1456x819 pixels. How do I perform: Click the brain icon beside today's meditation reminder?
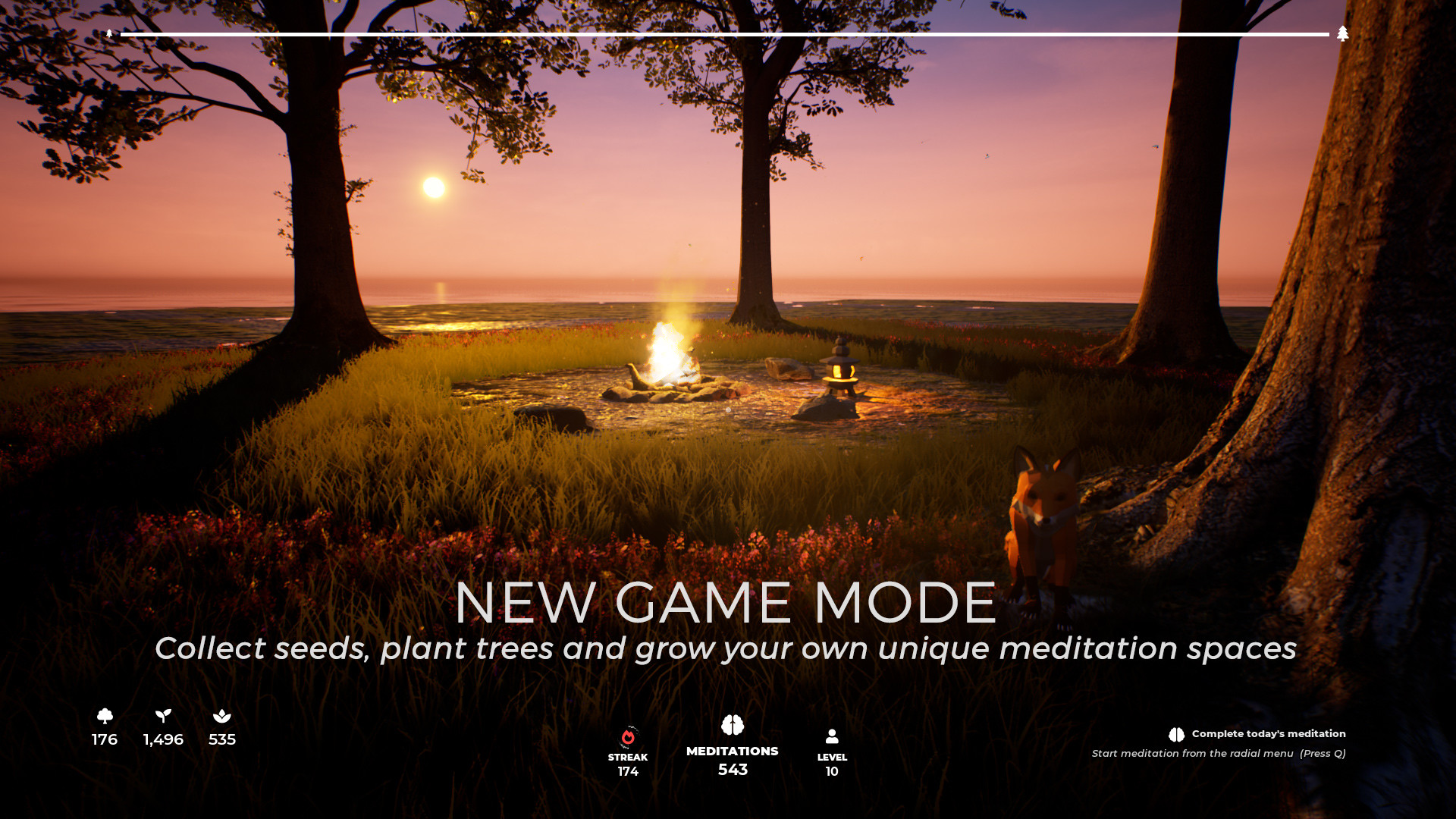(x=1175, y=733)
